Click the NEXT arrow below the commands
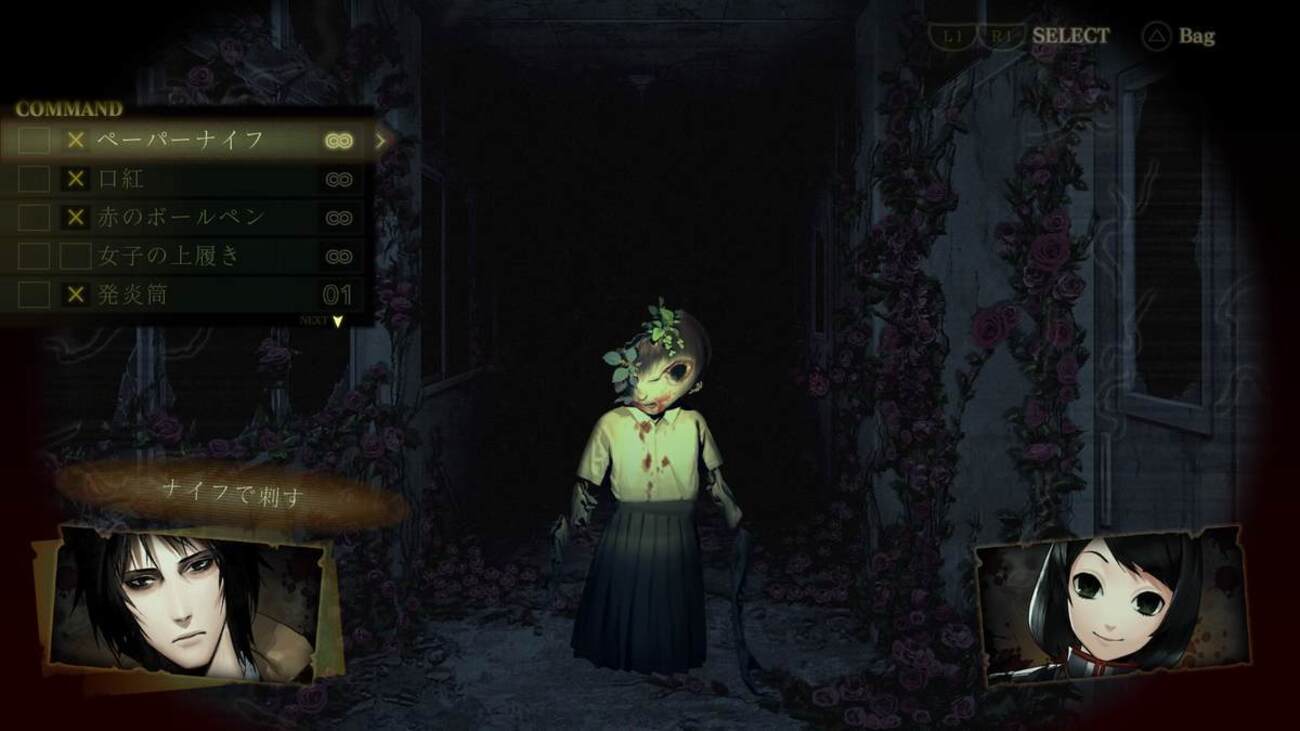 337,321
